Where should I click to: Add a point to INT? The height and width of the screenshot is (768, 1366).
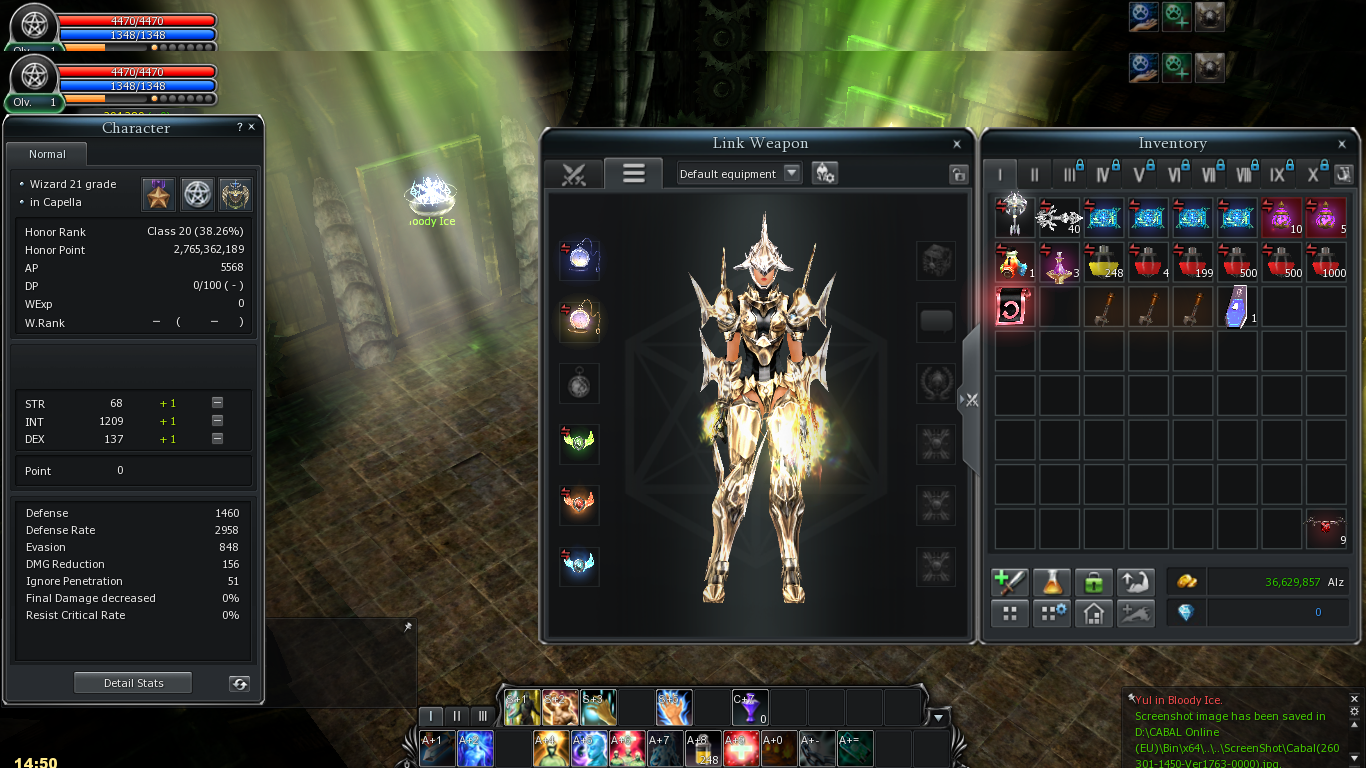pyautogui.click(x=168, y=421)
